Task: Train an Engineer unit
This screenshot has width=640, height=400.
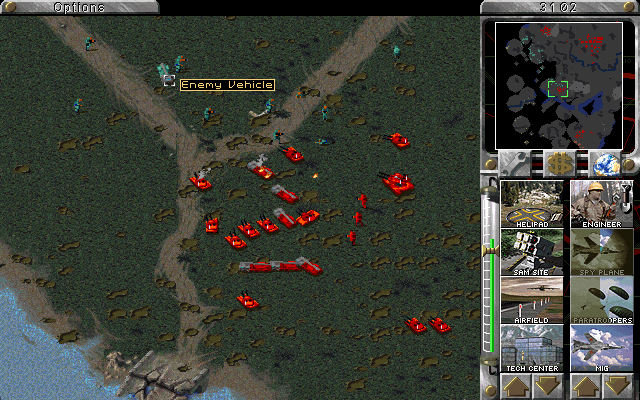Action: point(600,203)
